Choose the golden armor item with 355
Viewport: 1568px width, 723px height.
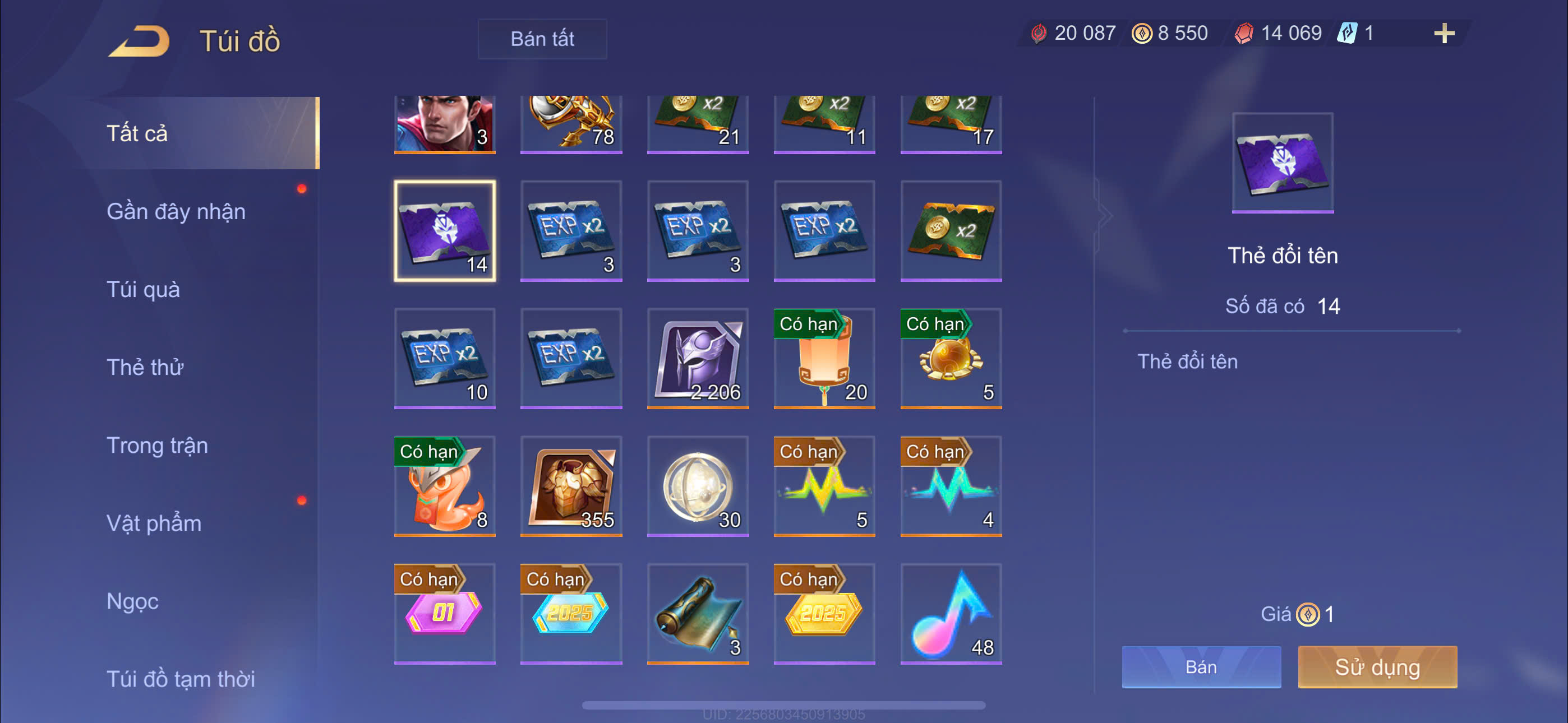point(571,486)
